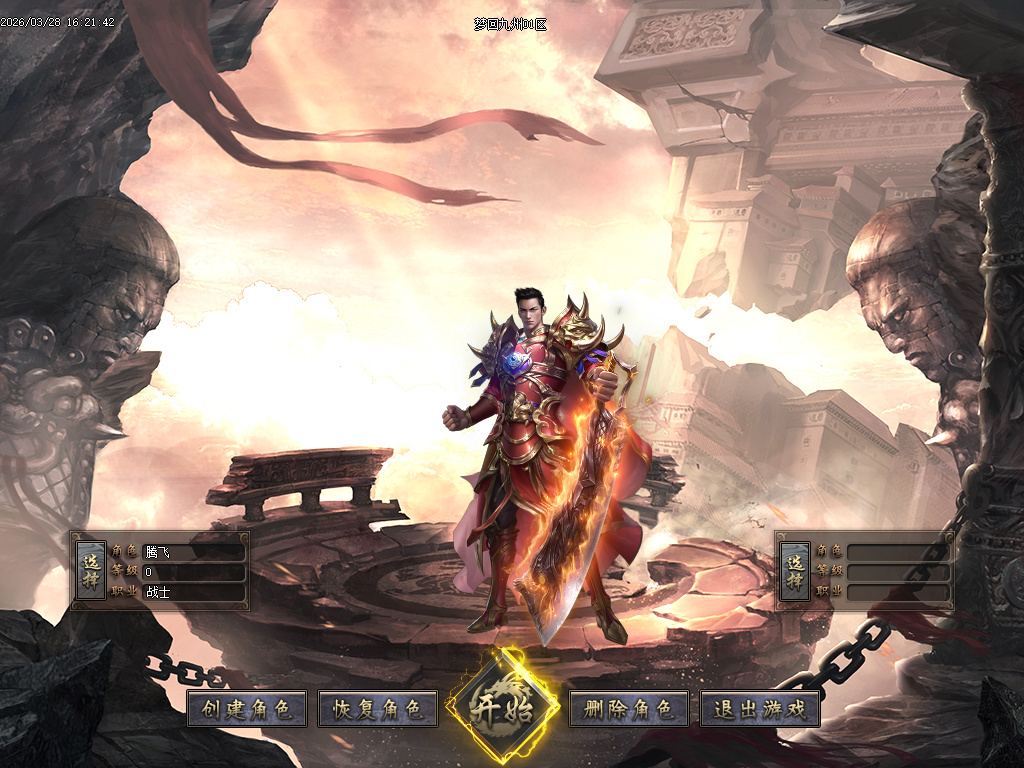Viewport: 1024px width, 768px height.
Task: Select the 删除角色 delete character button
Action: click(629, 710)
